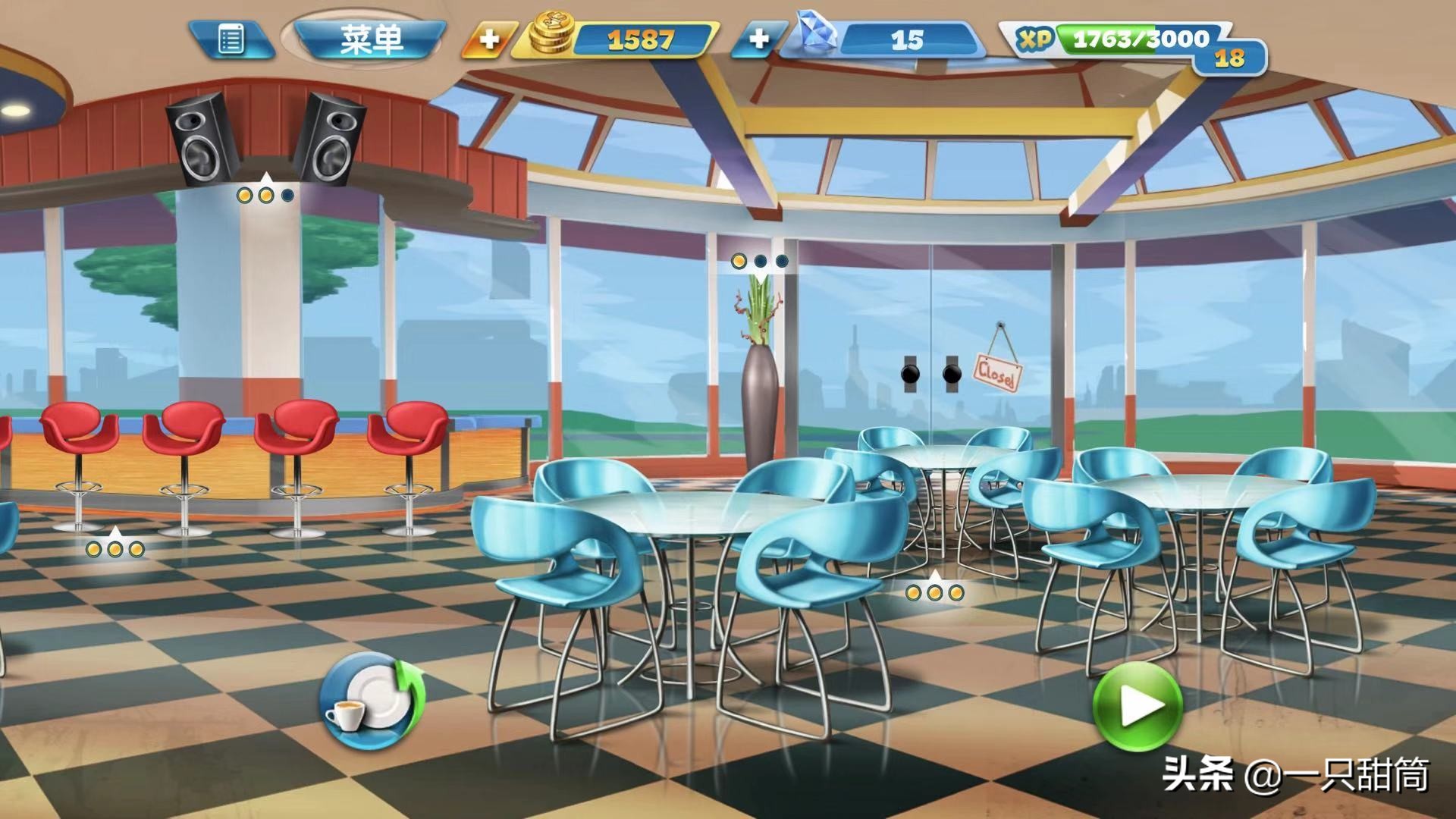1456x819 pixels.
Task: Start the level with green play button
Action: point(1137,706)
